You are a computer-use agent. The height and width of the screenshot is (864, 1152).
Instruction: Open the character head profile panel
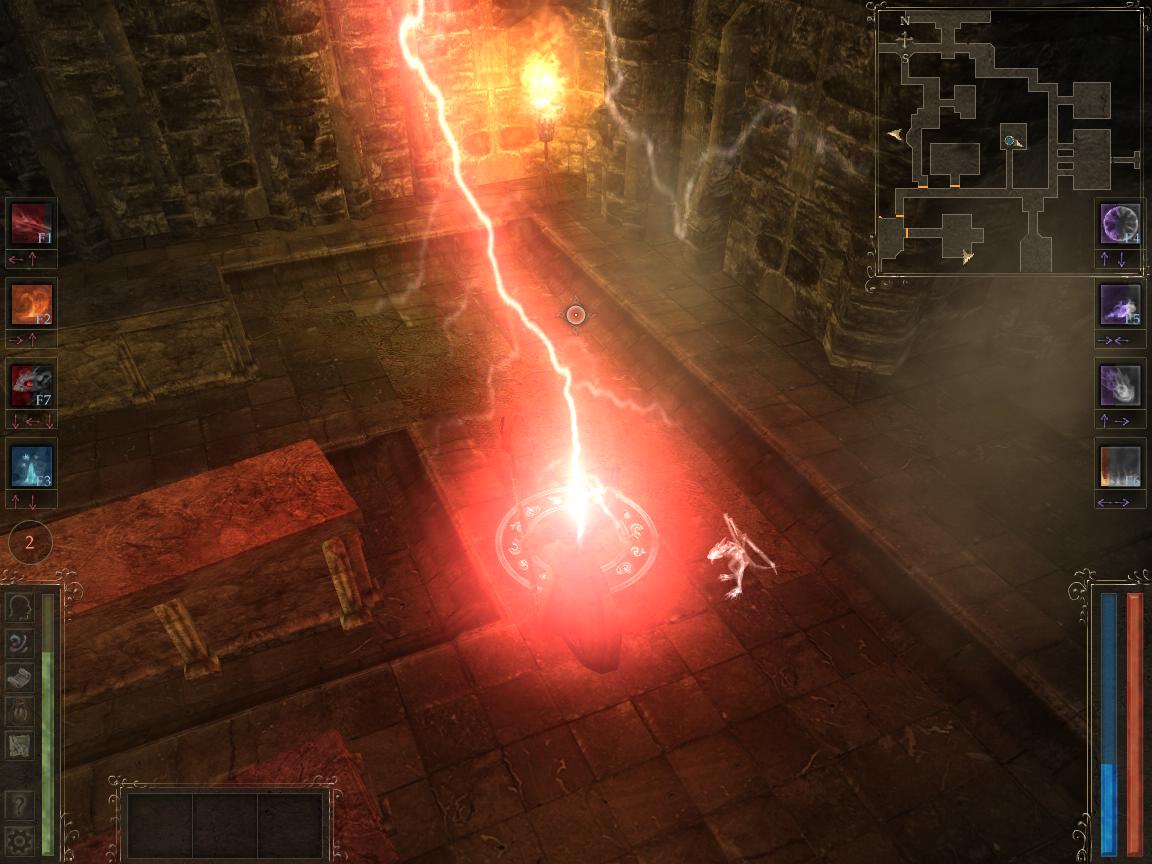[x=20, y=607]
